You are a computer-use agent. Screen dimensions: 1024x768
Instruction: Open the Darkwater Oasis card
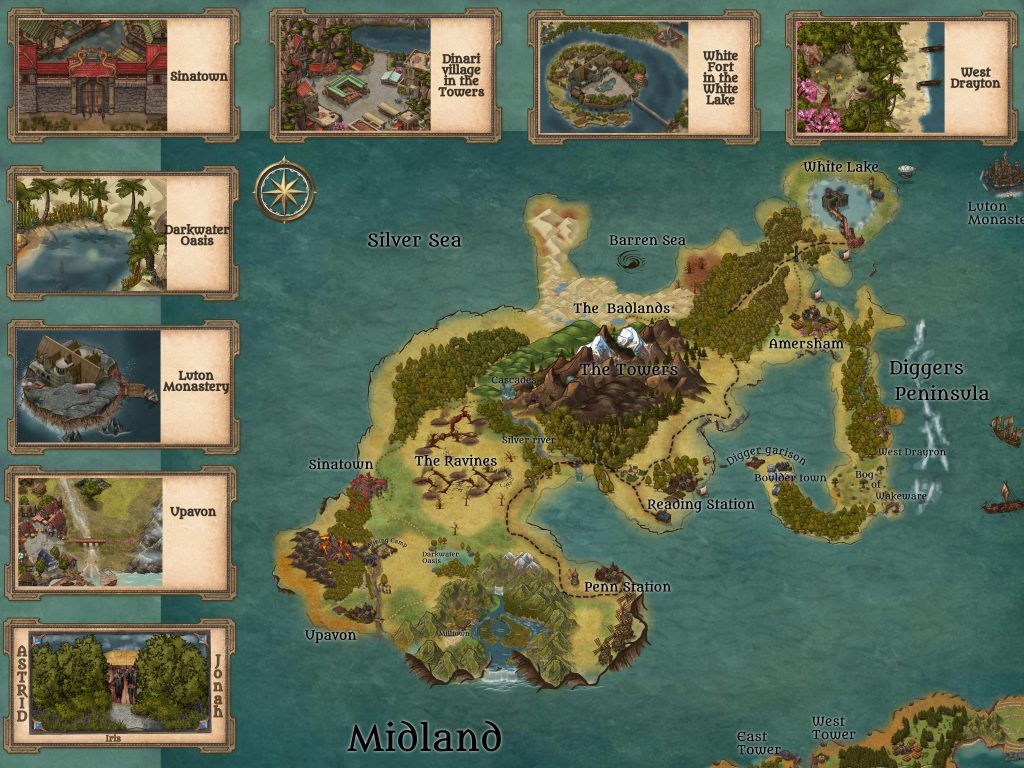tap(123, 234)
